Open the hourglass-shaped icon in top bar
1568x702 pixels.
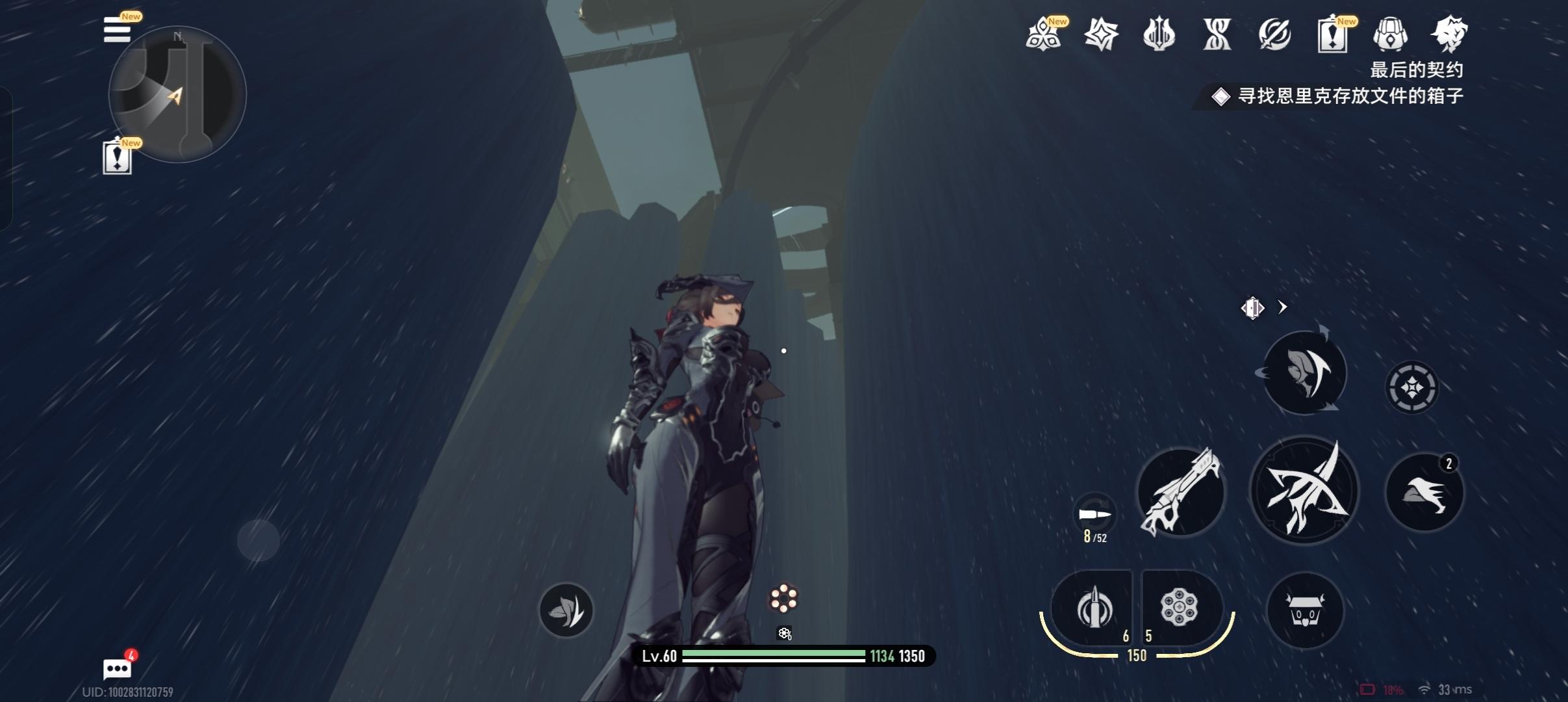(x=1217, y=34)
